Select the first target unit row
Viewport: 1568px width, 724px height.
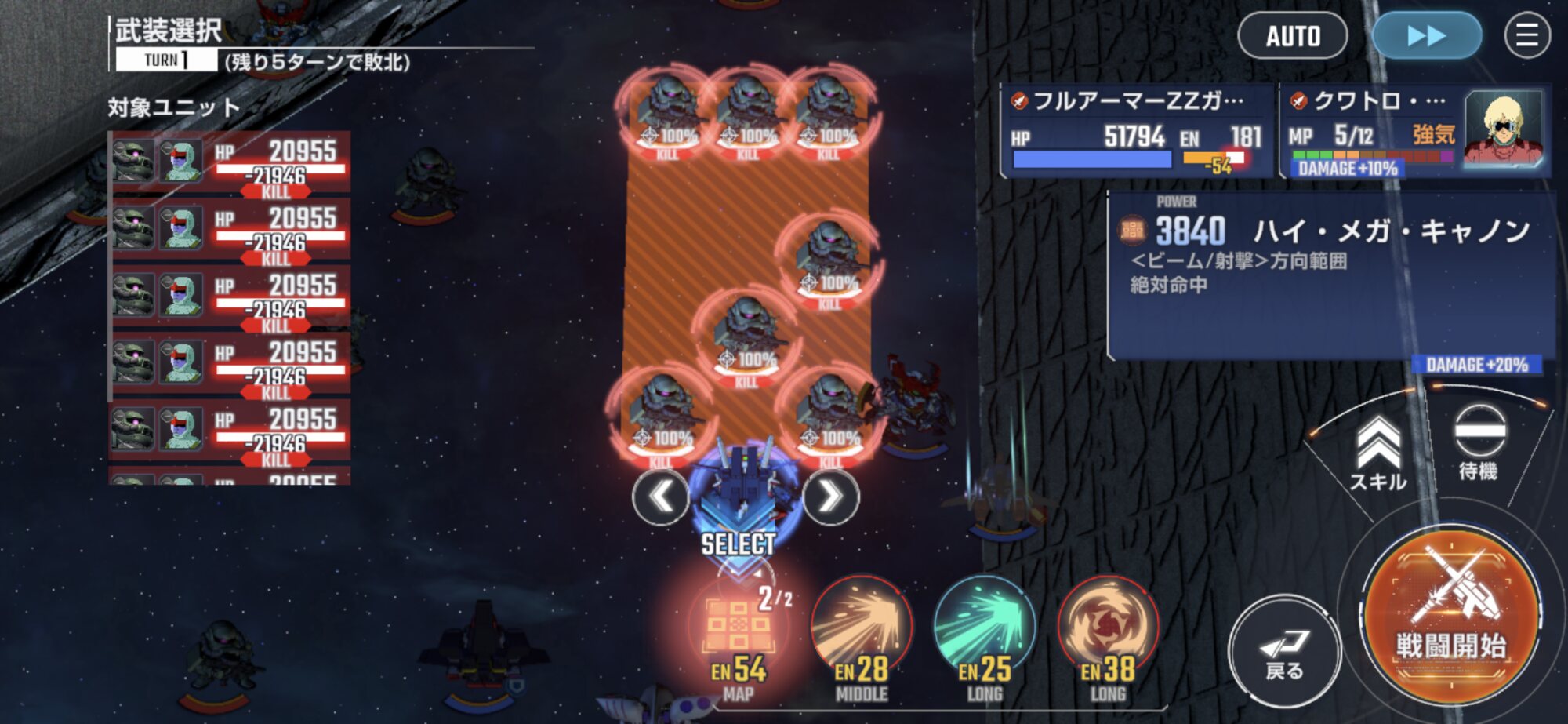coord(230,163)
